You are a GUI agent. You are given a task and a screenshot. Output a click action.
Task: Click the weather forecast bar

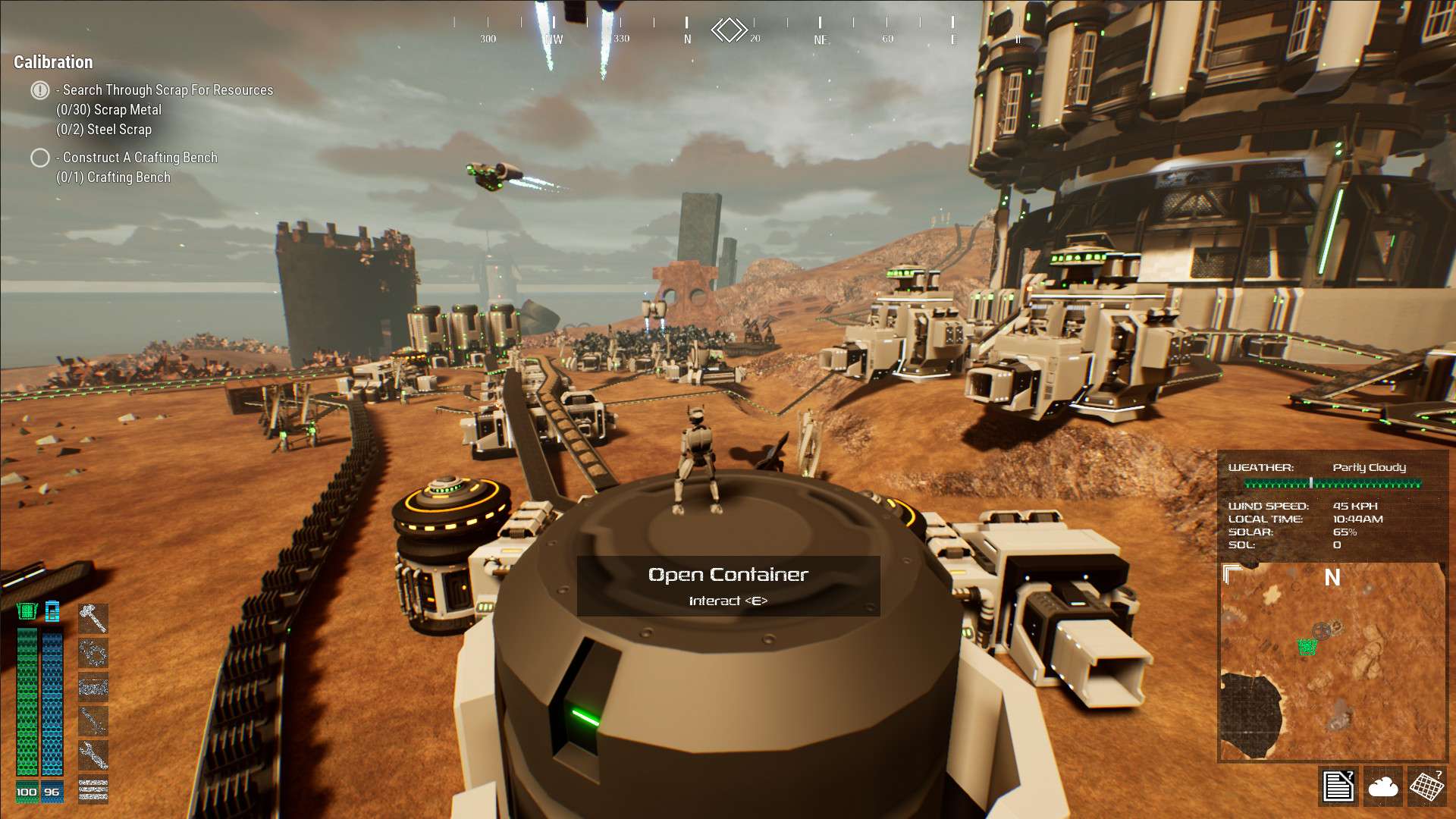click(x=1332, y=483)
